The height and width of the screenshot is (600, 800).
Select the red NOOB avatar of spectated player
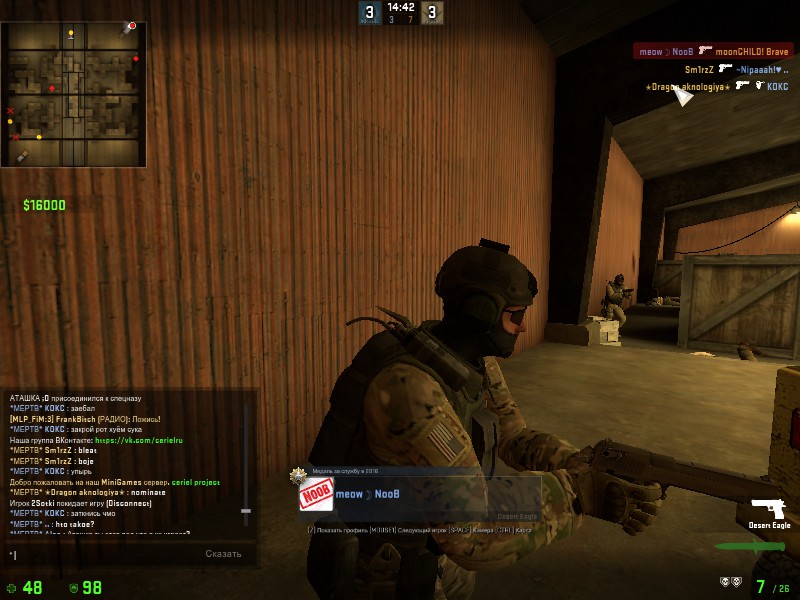pyautogui.click(x=316, y=494)
